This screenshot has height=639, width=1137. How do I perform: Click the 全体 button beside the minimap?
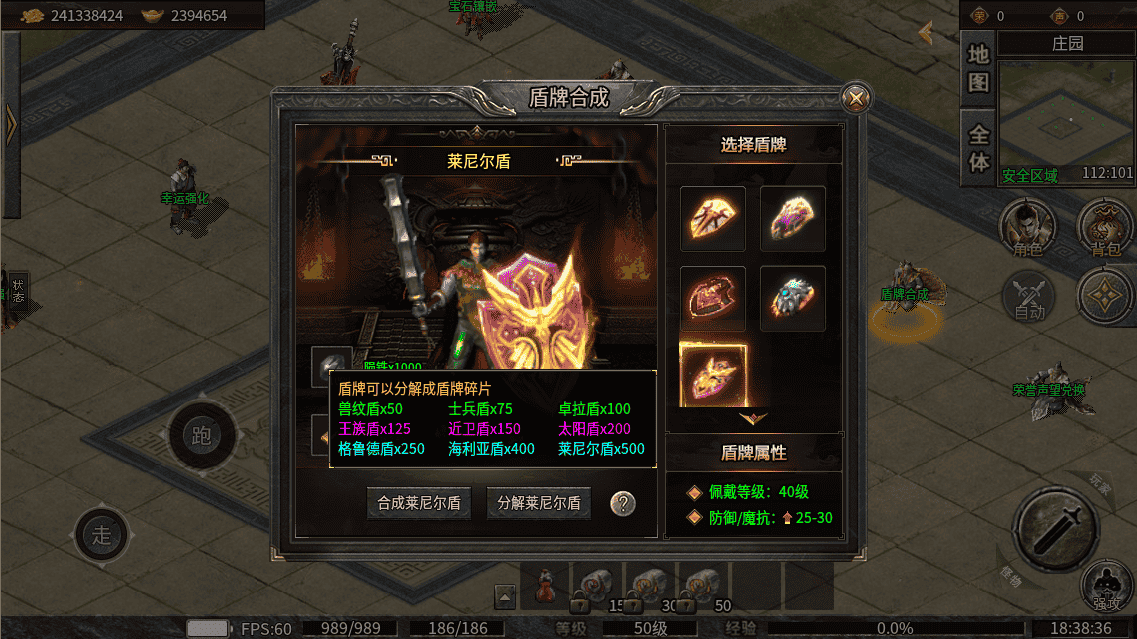tap(978, 147)
